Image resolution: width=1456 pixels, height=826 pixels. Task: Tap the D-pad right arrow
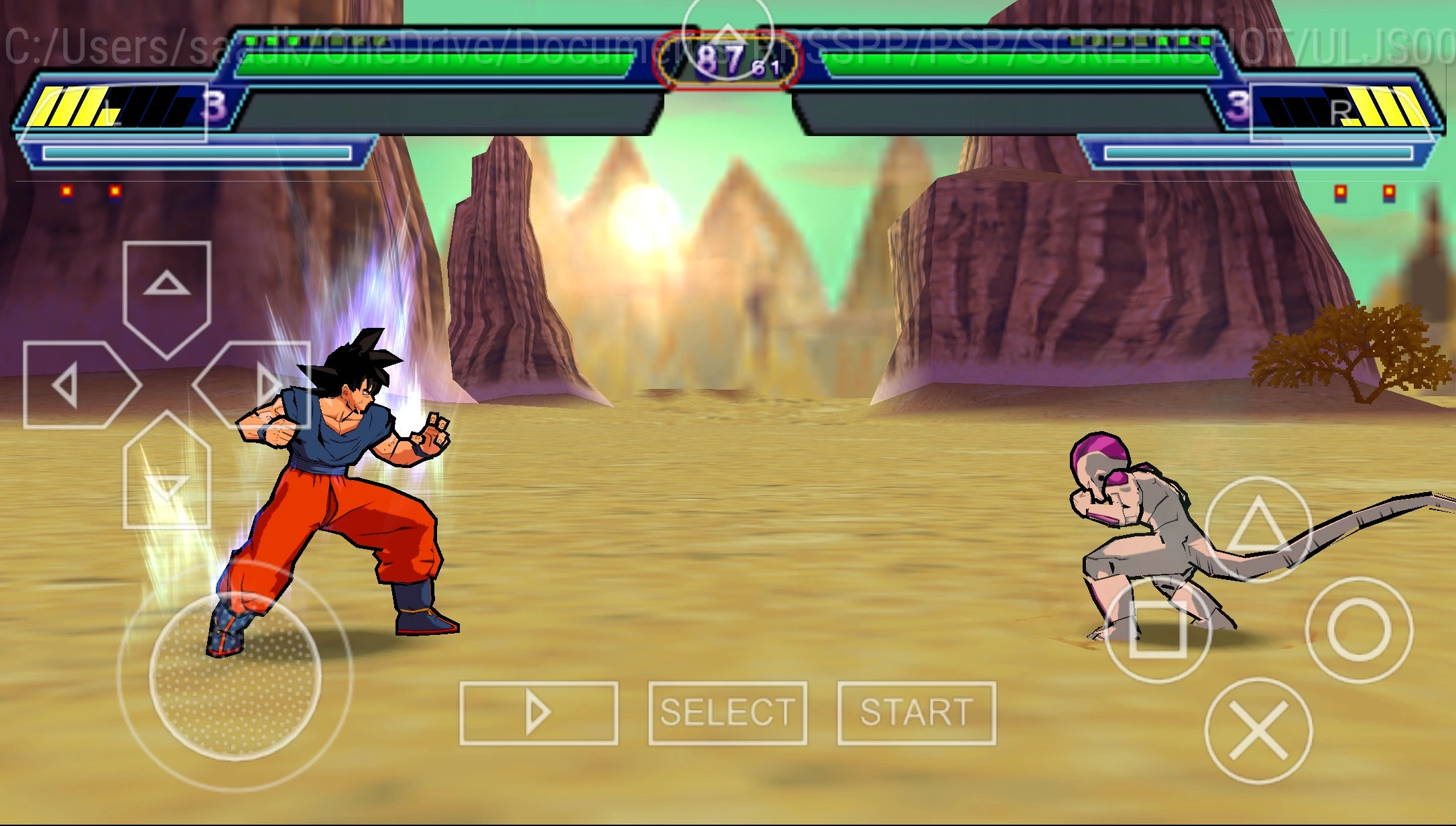tap(258, 385)
